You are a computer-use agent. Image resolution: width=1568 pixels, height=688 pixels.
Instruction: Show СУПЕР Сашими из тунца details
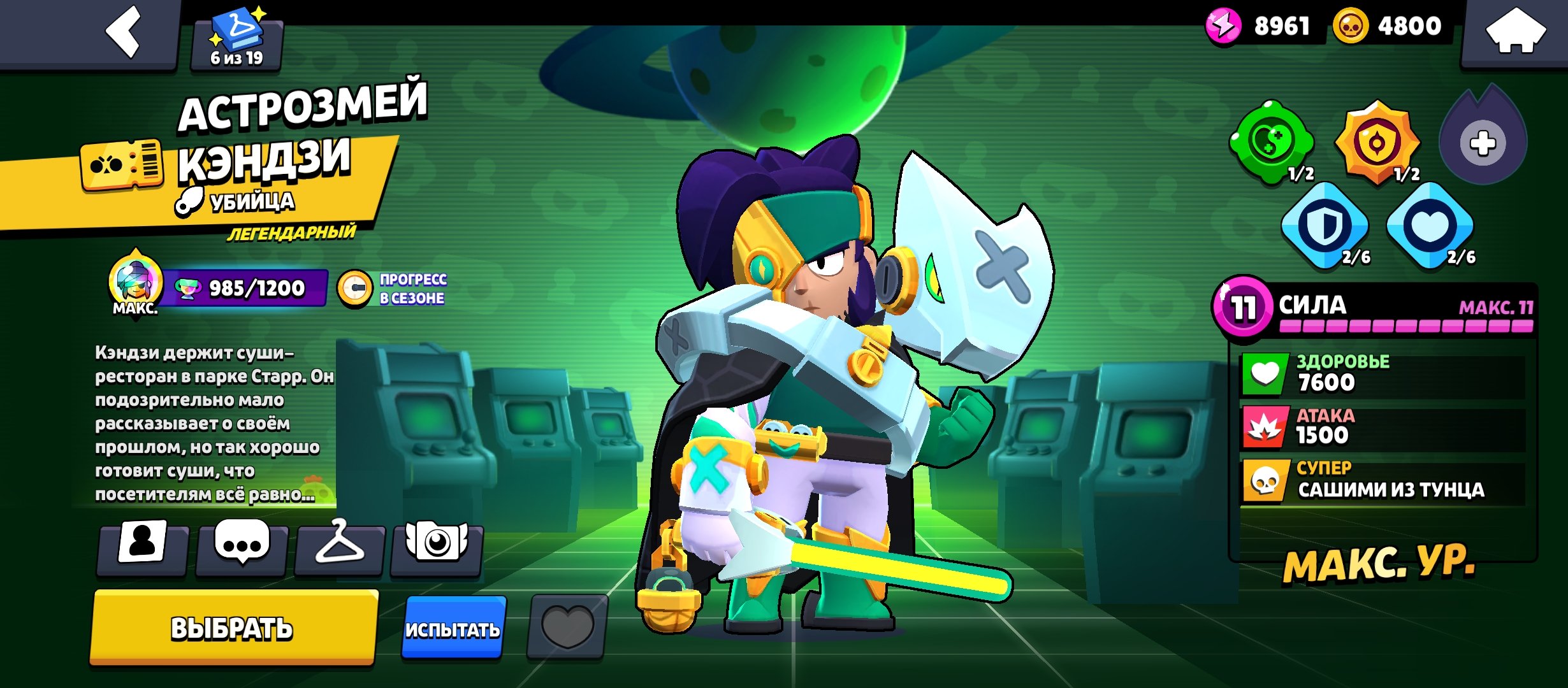[x=1382, y=482]
